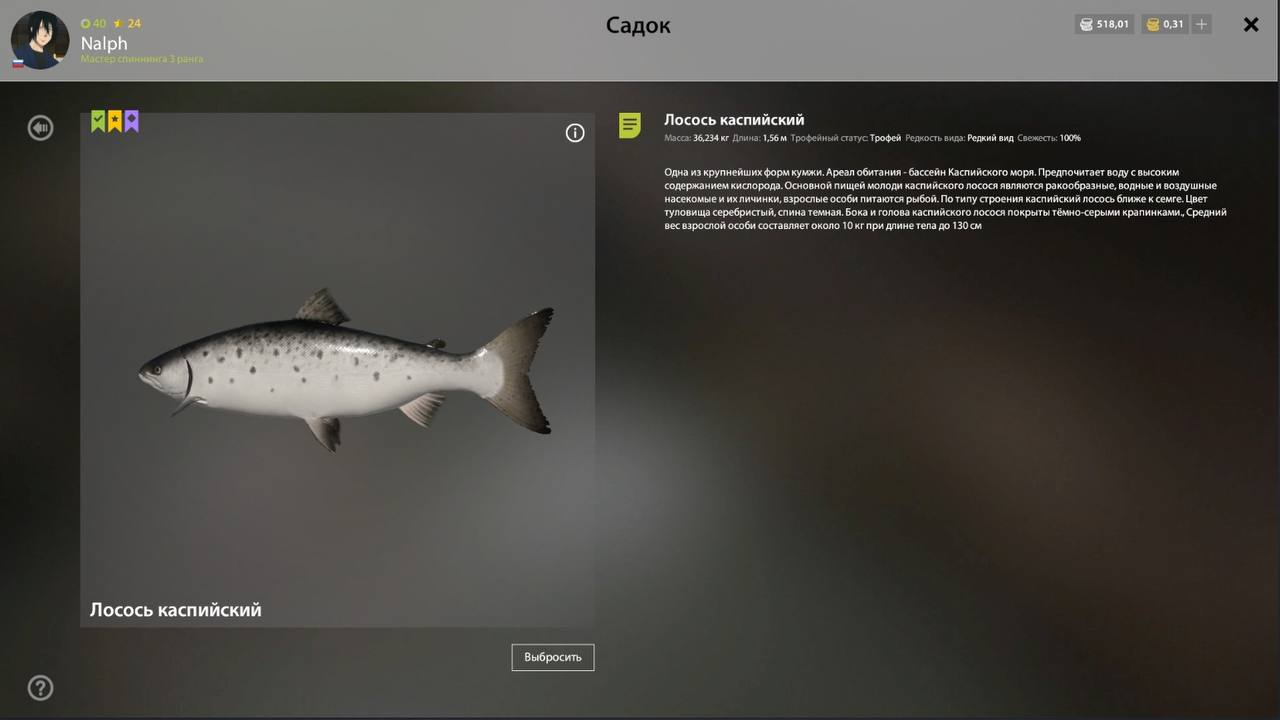Discard the fish with Выбросить button
This screenshot has height=720, width=1280.
(553, 657)
